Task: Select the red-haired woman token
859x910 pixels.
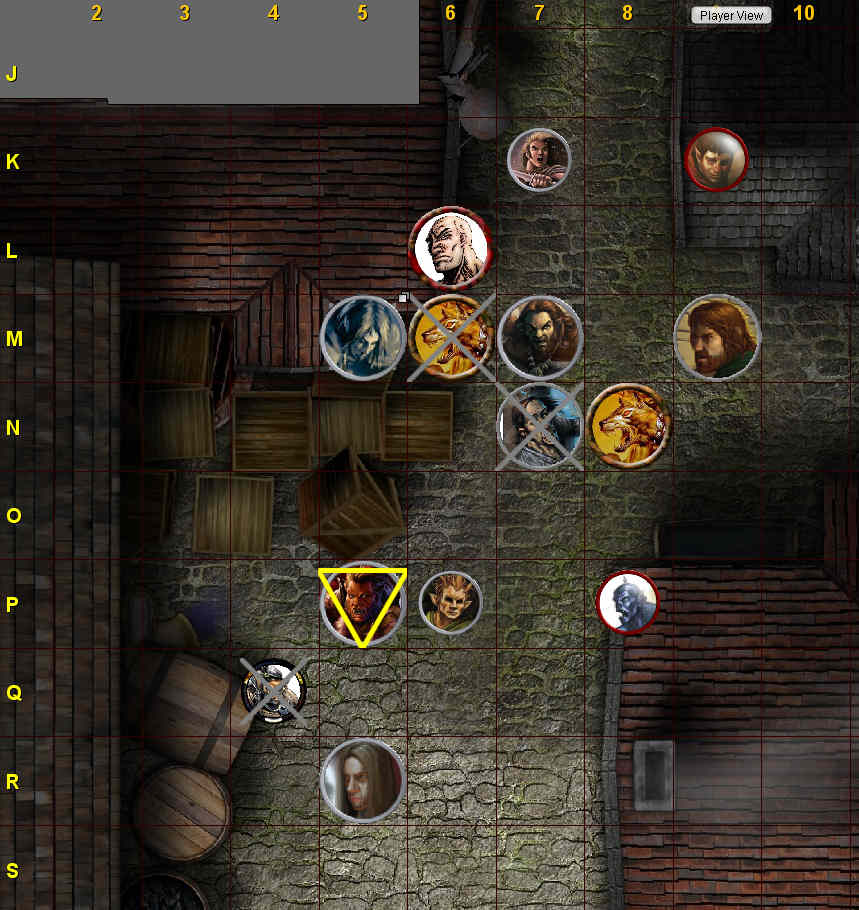Action: point(539,159)
